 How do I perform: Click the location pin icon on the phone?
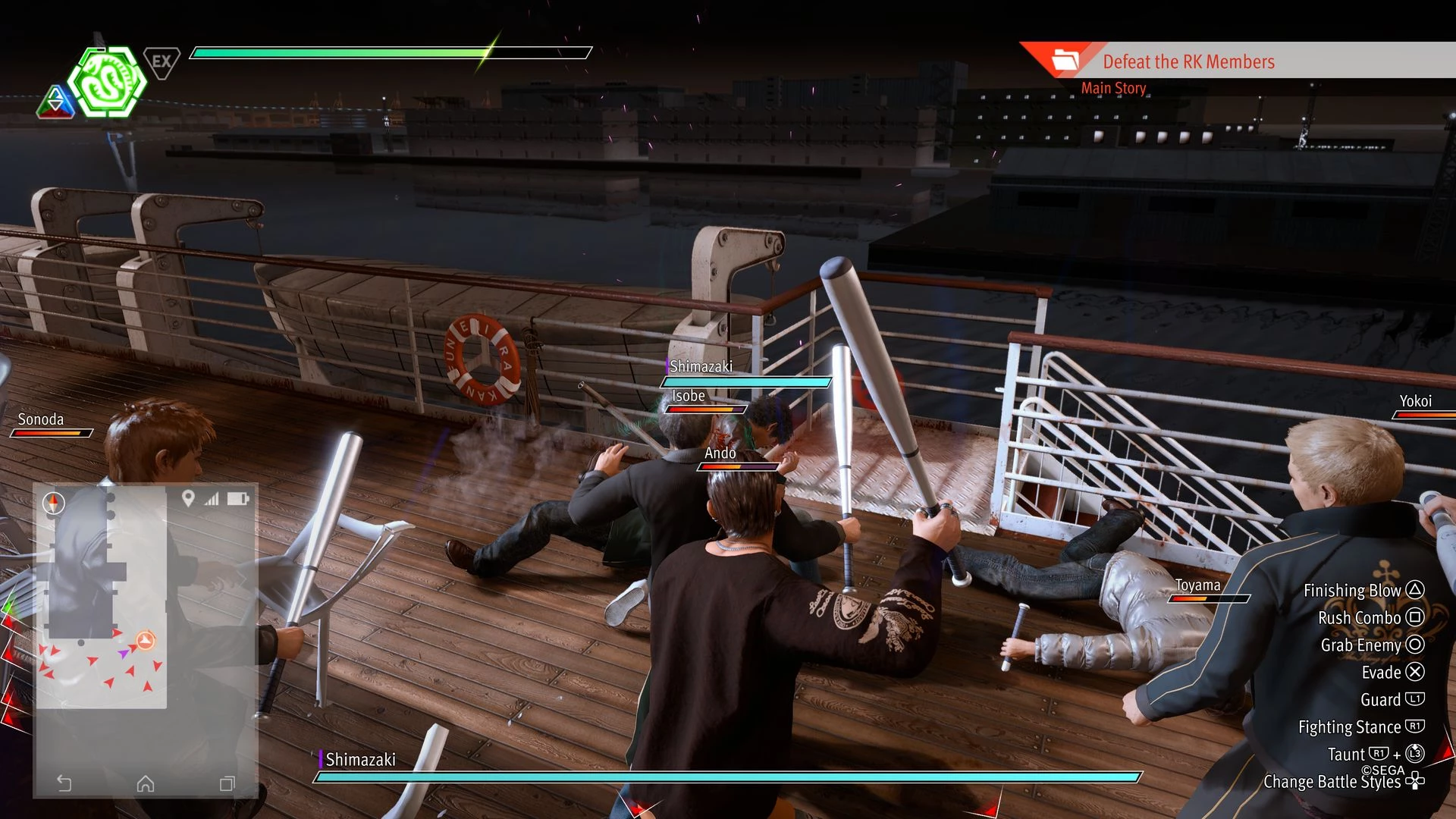pyautogui.click(x=188, y=498)
